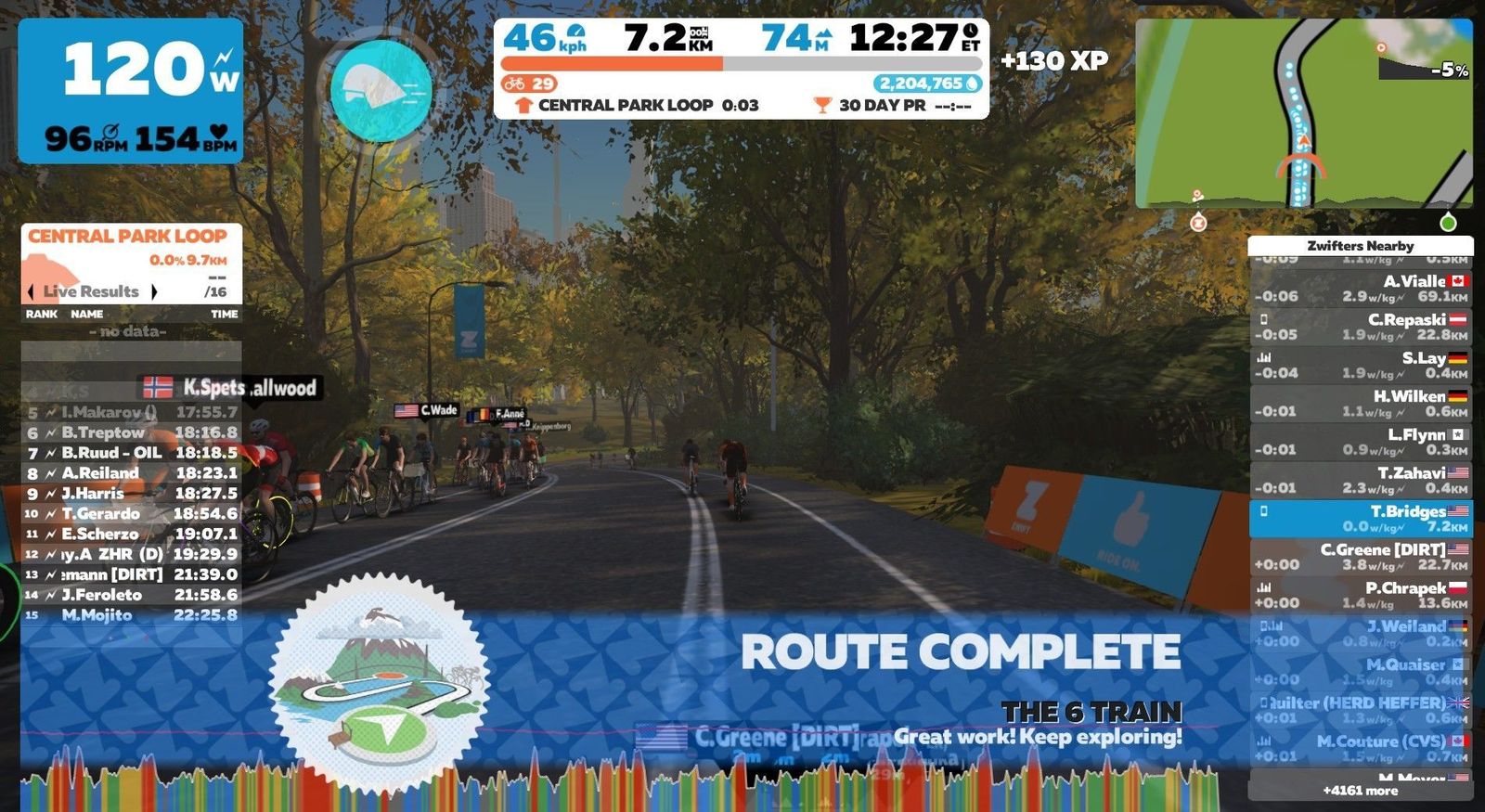This screenshot has height=812, width=1485.
Task: Select P.Chrapek in the nearby list
Action: pos(1360,595)
